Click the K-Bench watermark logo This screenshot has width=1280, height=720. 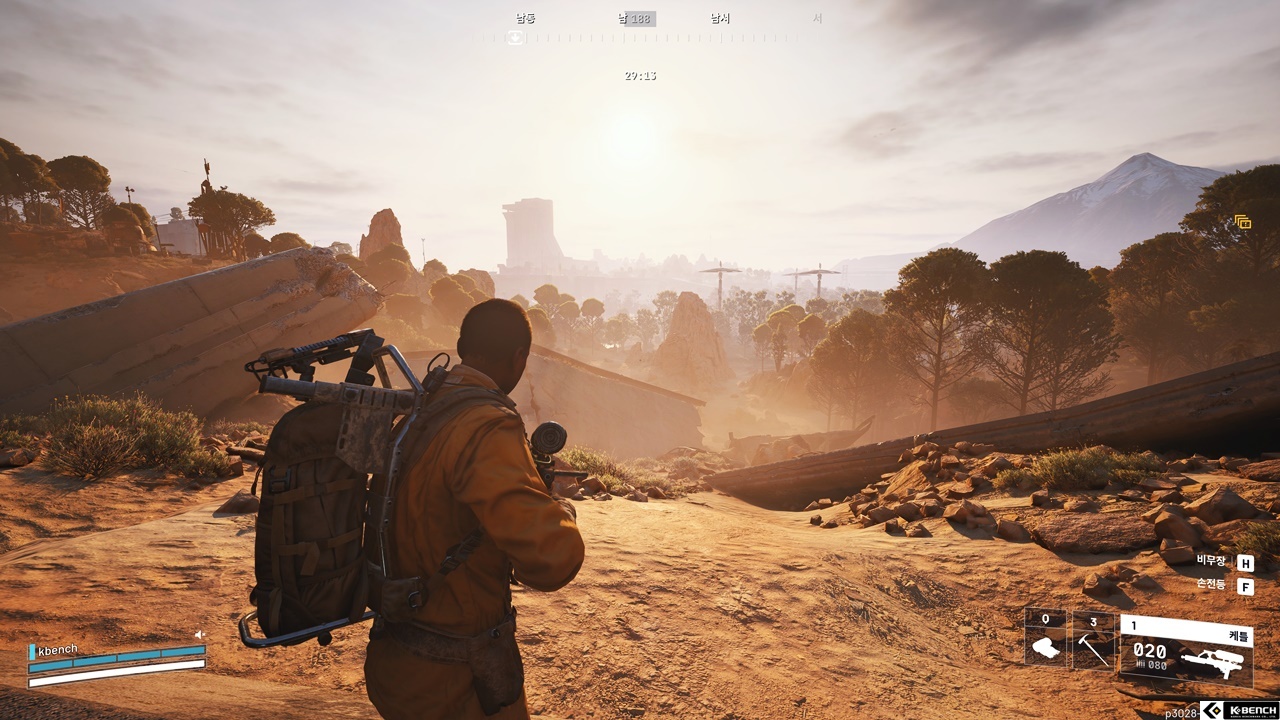point(1238,710)
